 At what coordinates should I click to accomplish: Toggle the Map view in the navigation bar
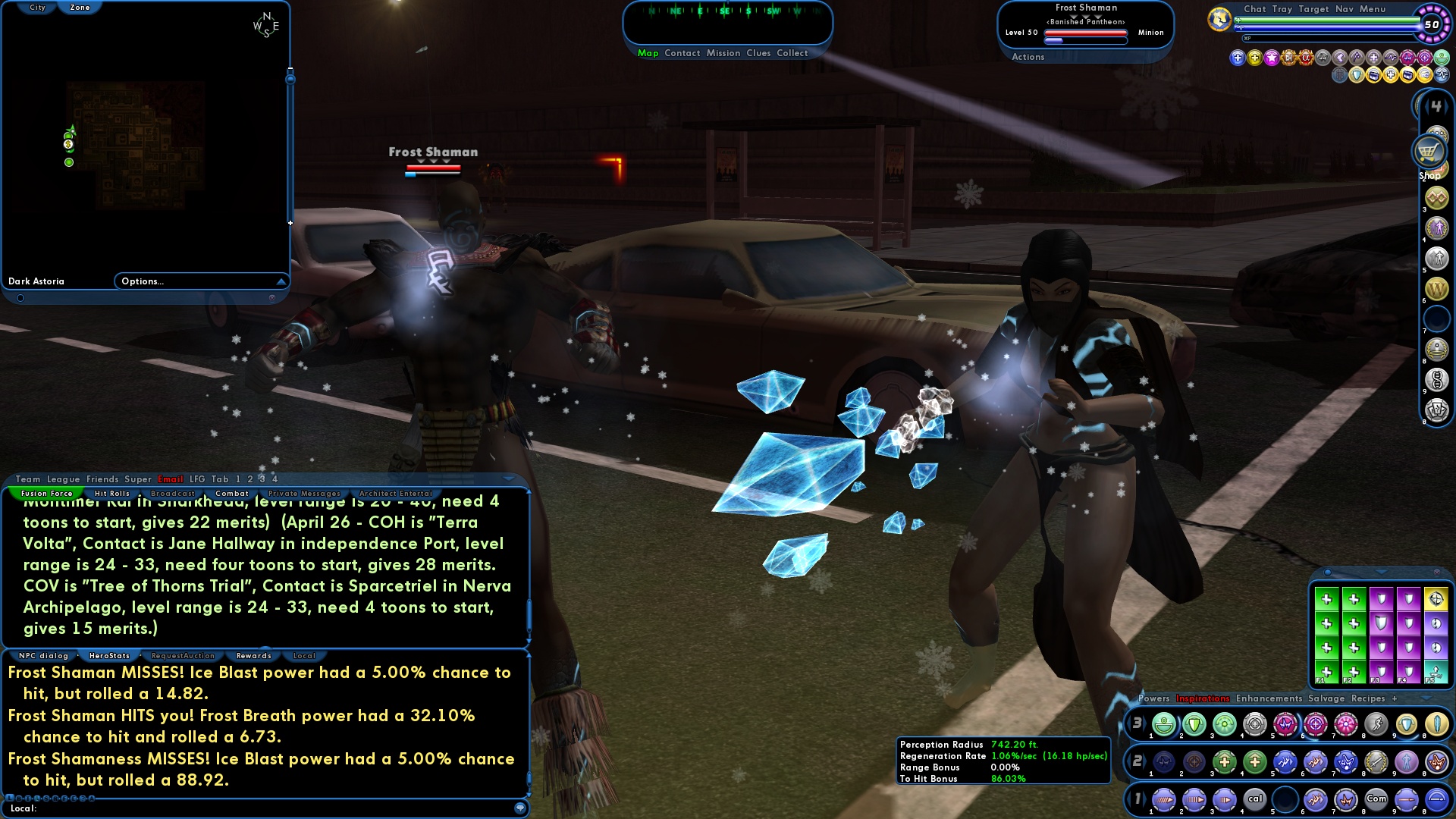click(648, 53)
